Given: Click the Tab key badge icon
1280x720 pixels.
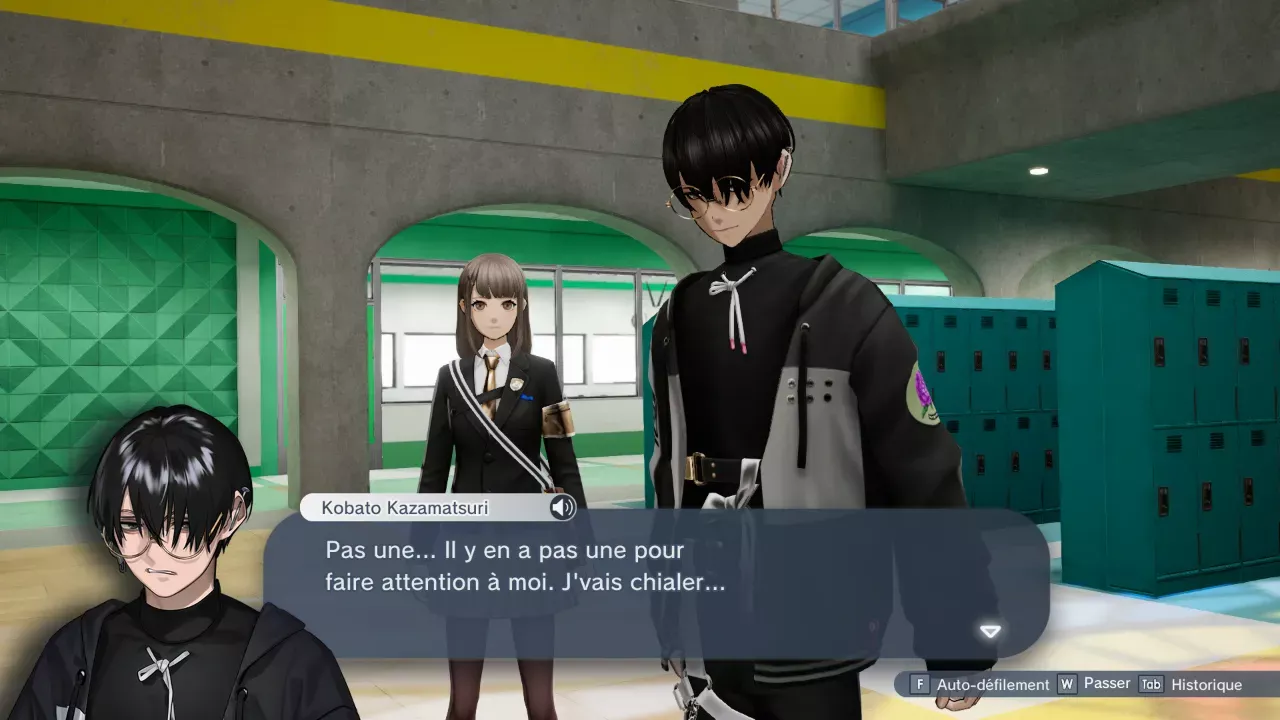Looking at the screenshot, I should point(1150,685).
